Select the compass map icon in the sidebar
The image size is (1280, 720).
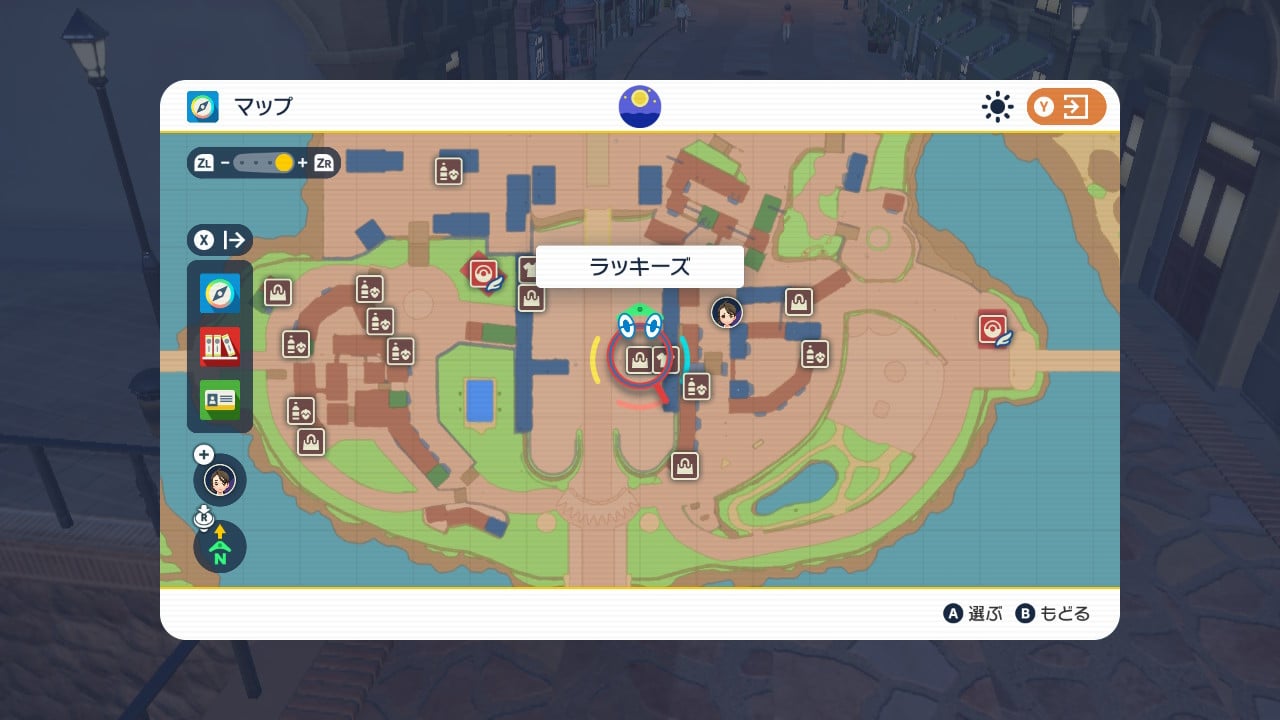tap(220, 293)
